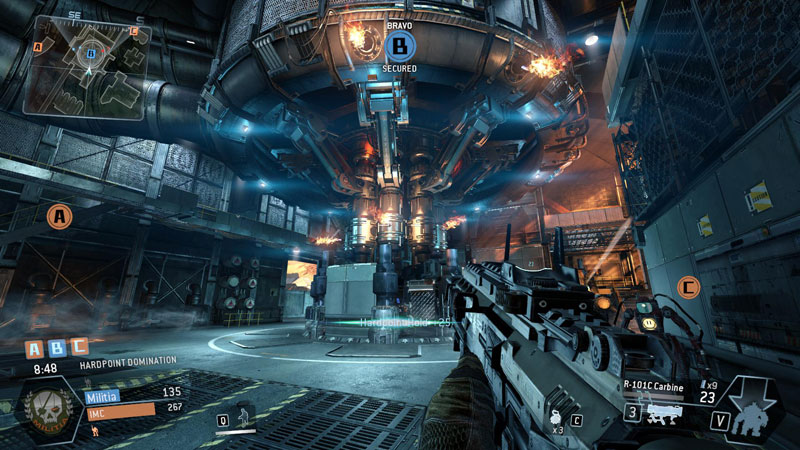Select the C marker on the minimap

click(135, 31)
